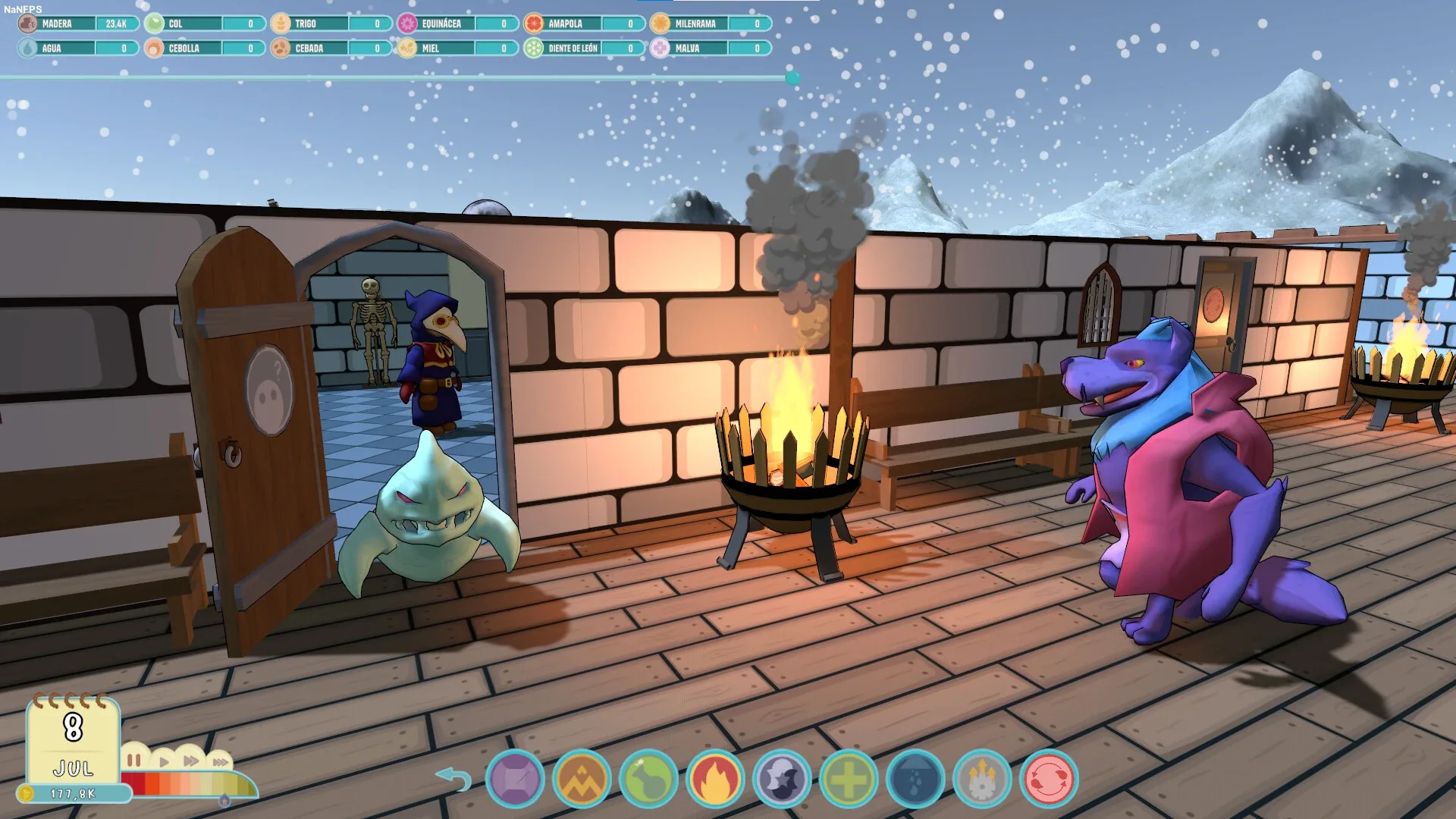Choose the green potion flask icon

[x=648, y=779]
